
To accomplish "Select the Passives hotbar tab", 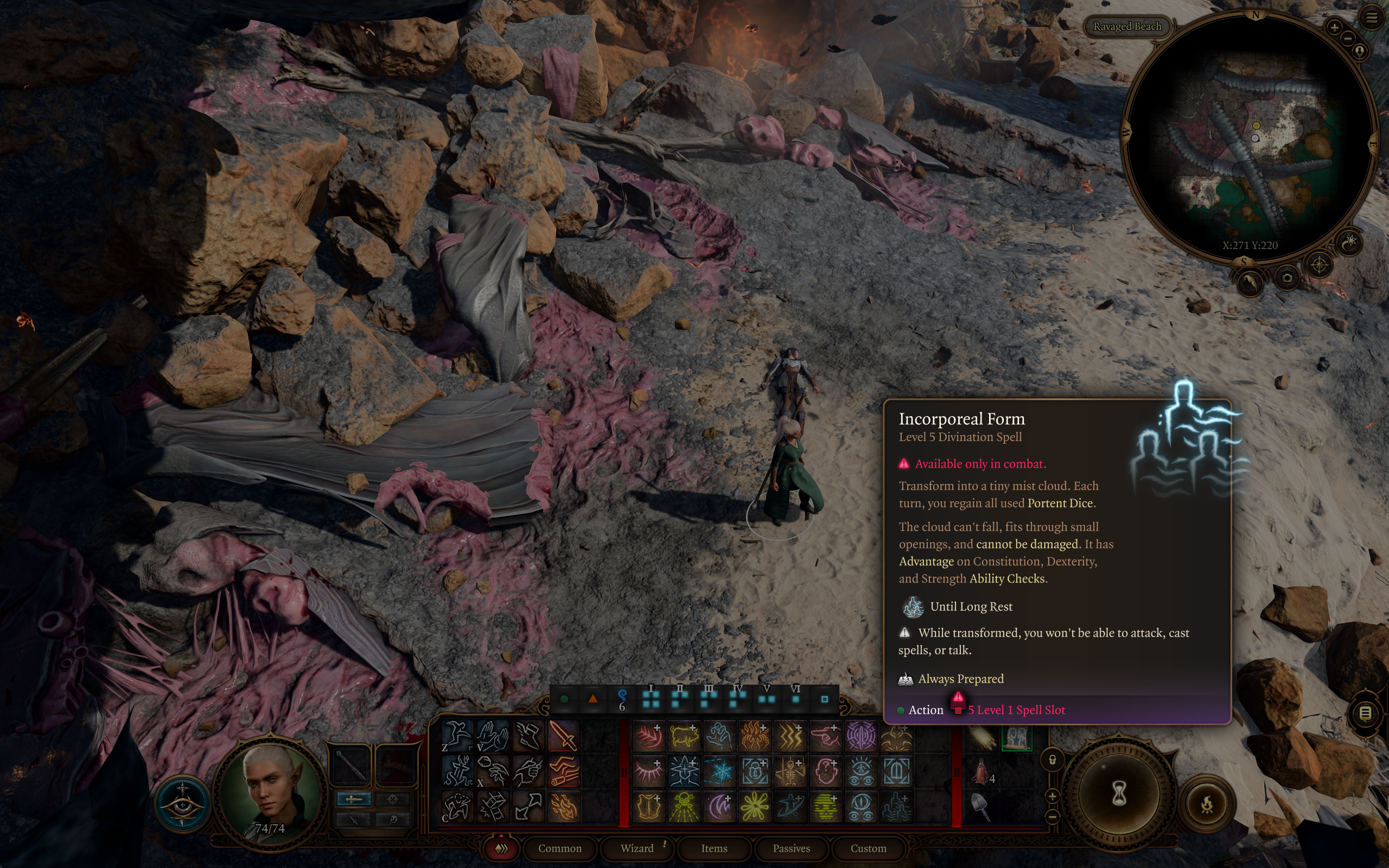I will coord(791,848).
